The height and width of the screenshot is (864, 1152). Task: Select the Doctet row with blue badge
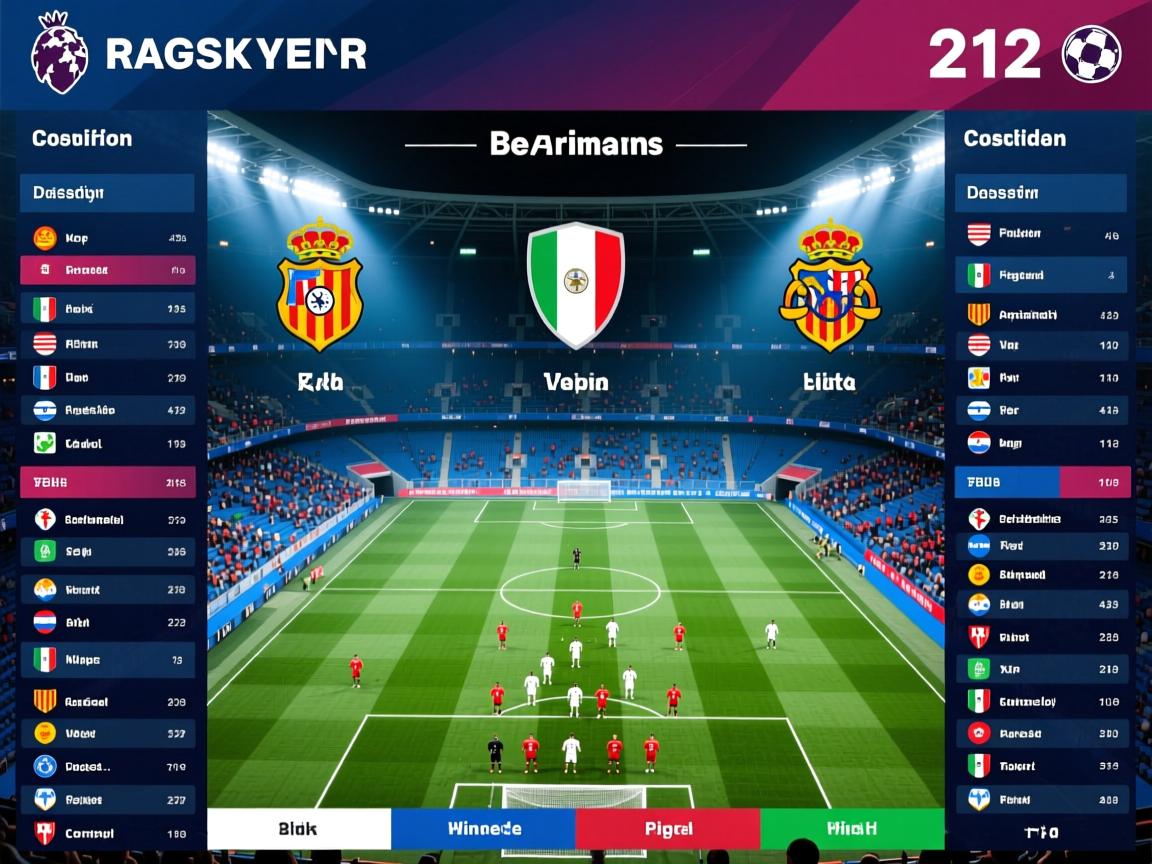click(107, 767)
